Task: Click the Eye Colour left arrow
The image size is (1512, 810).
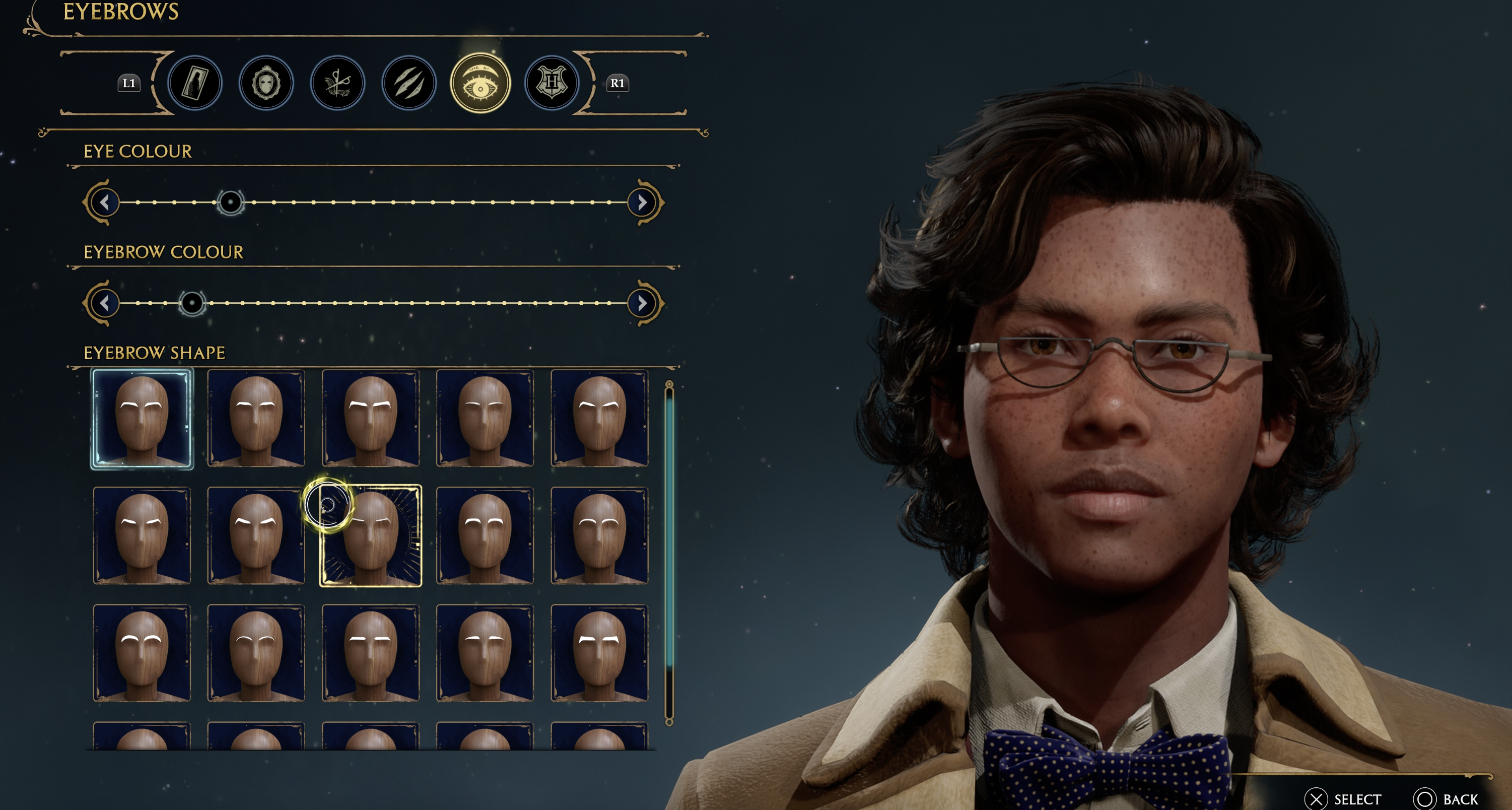Action: pyautogui.click(x=104, y=202)
